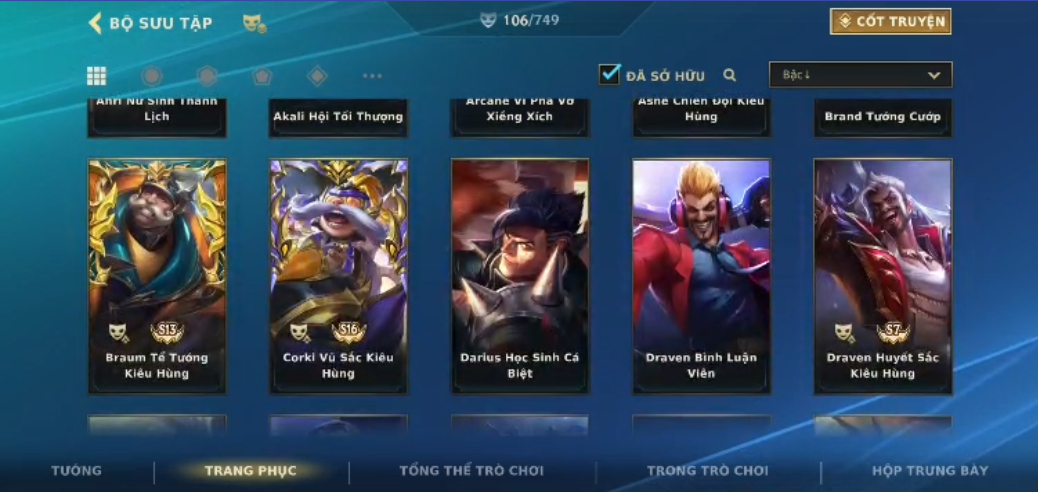Go to the Hộp Trưng Bày tab
The width and height of the screenshot is (1038, 492).
(929, 471)
